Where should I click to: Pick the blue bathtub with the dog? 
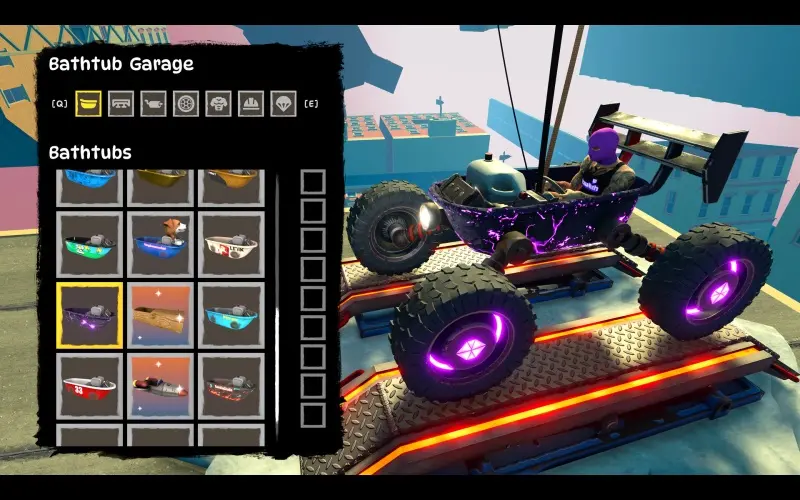(160, 244)
